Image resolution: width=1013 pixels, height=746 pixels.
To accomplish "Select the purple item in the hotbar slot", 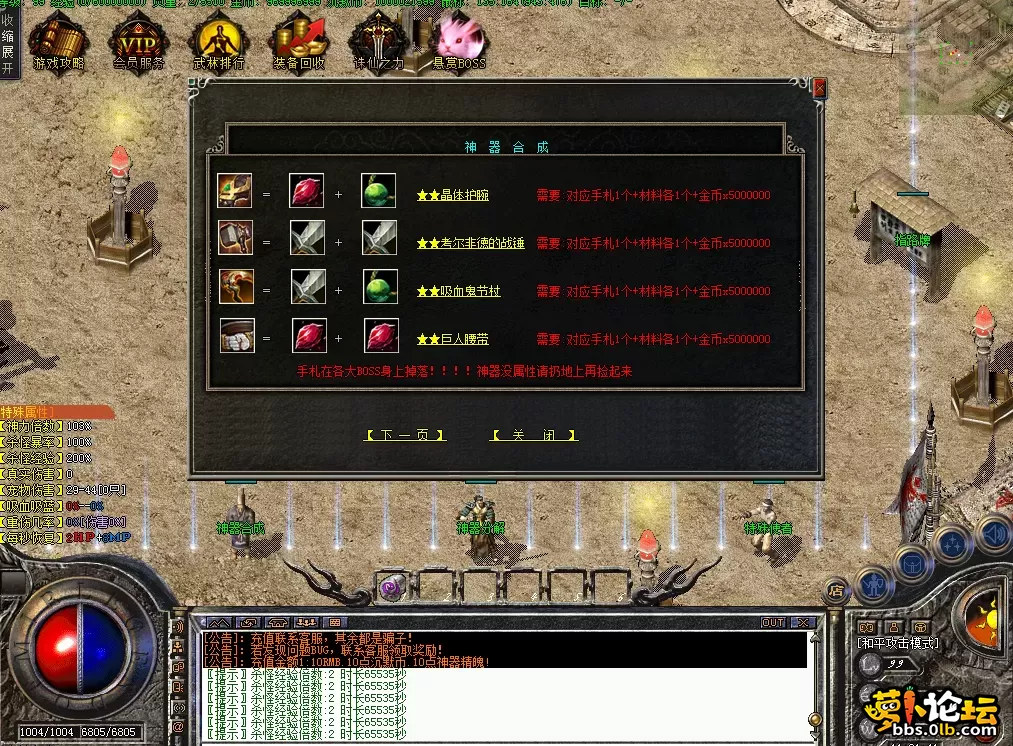I will click(390, 586).
